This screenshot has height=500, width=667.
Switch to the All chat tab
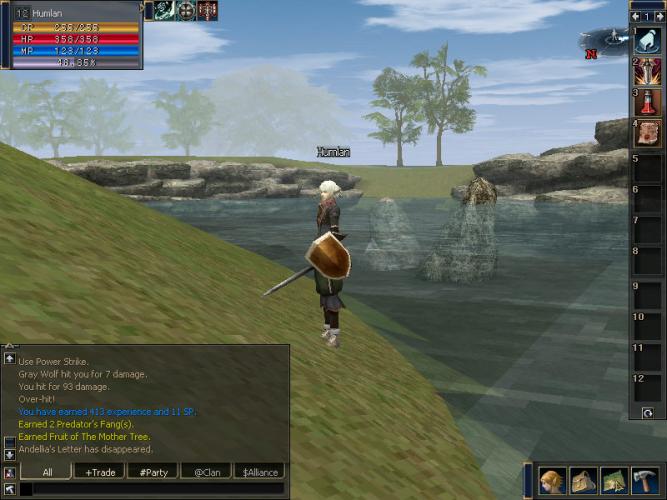pos(47,472)
